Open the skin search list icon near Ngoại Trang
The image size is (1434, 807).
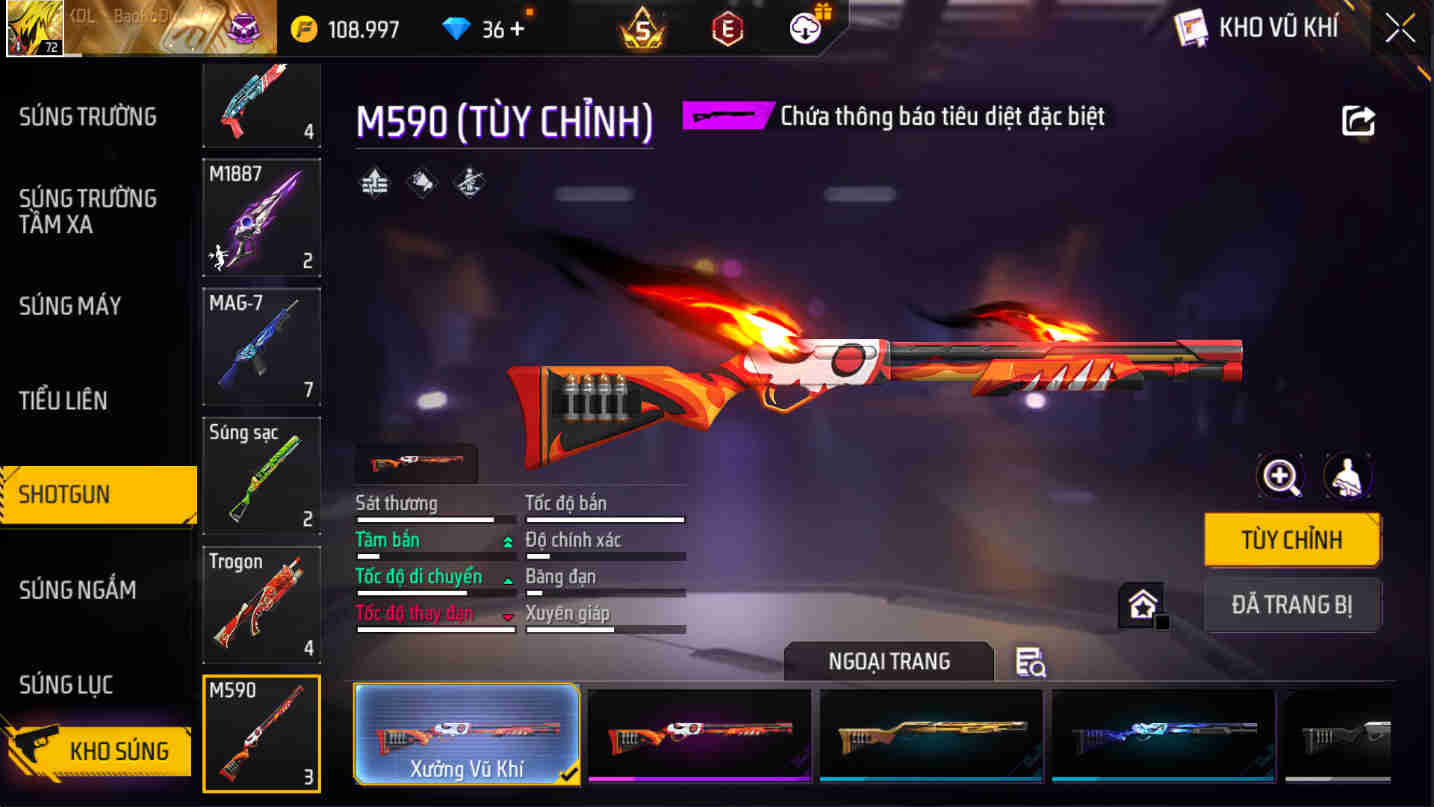click(x=1031, y=662)
